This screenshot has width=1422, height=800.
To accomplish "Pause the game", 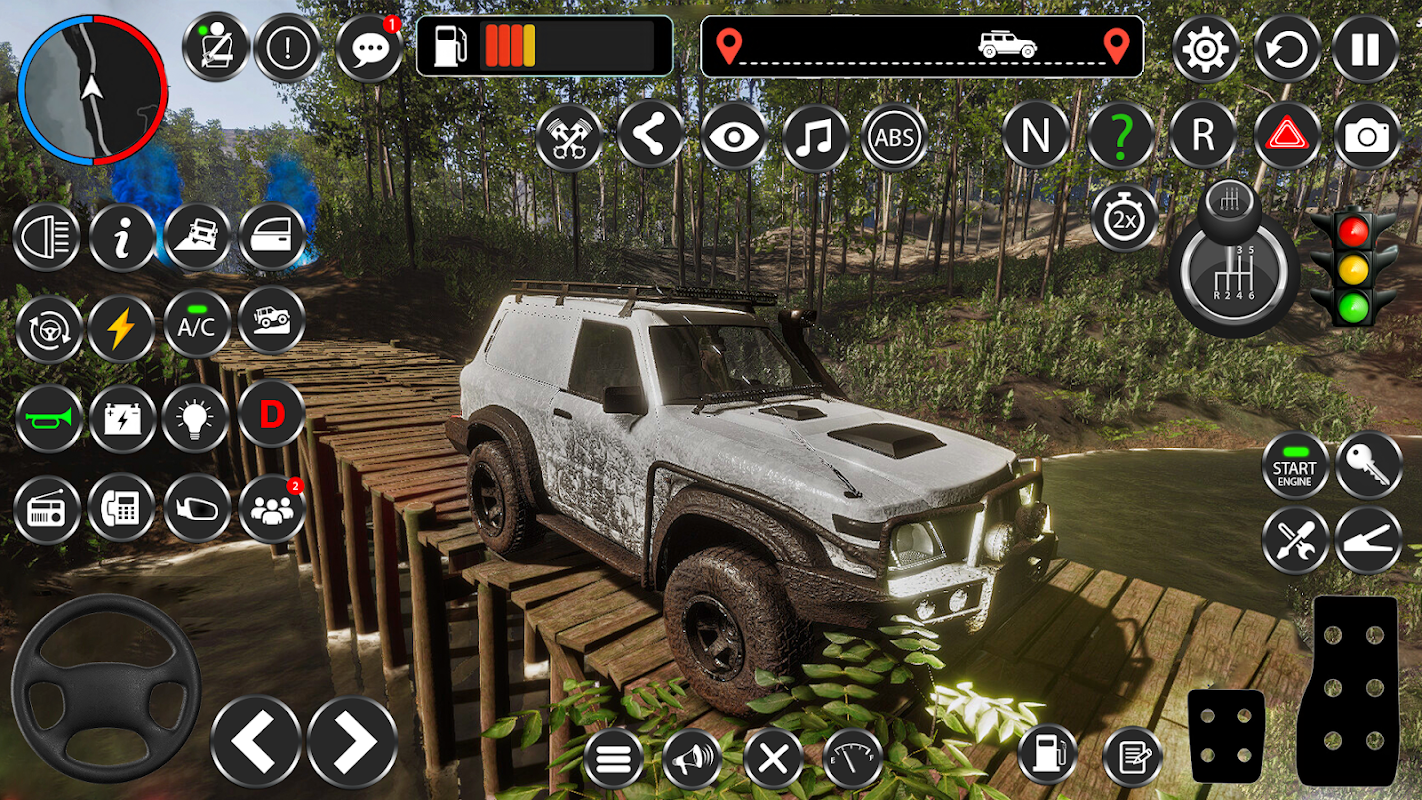I will pos(1366,48).
